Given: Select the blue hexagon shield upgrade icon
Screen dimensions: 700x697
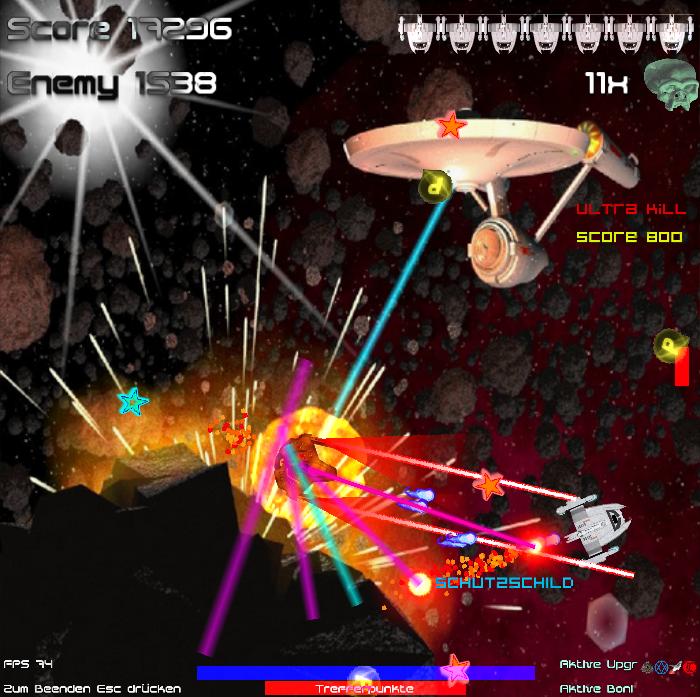Looking at the screenshot, I should pyautogui.click(x=661, y=667).
